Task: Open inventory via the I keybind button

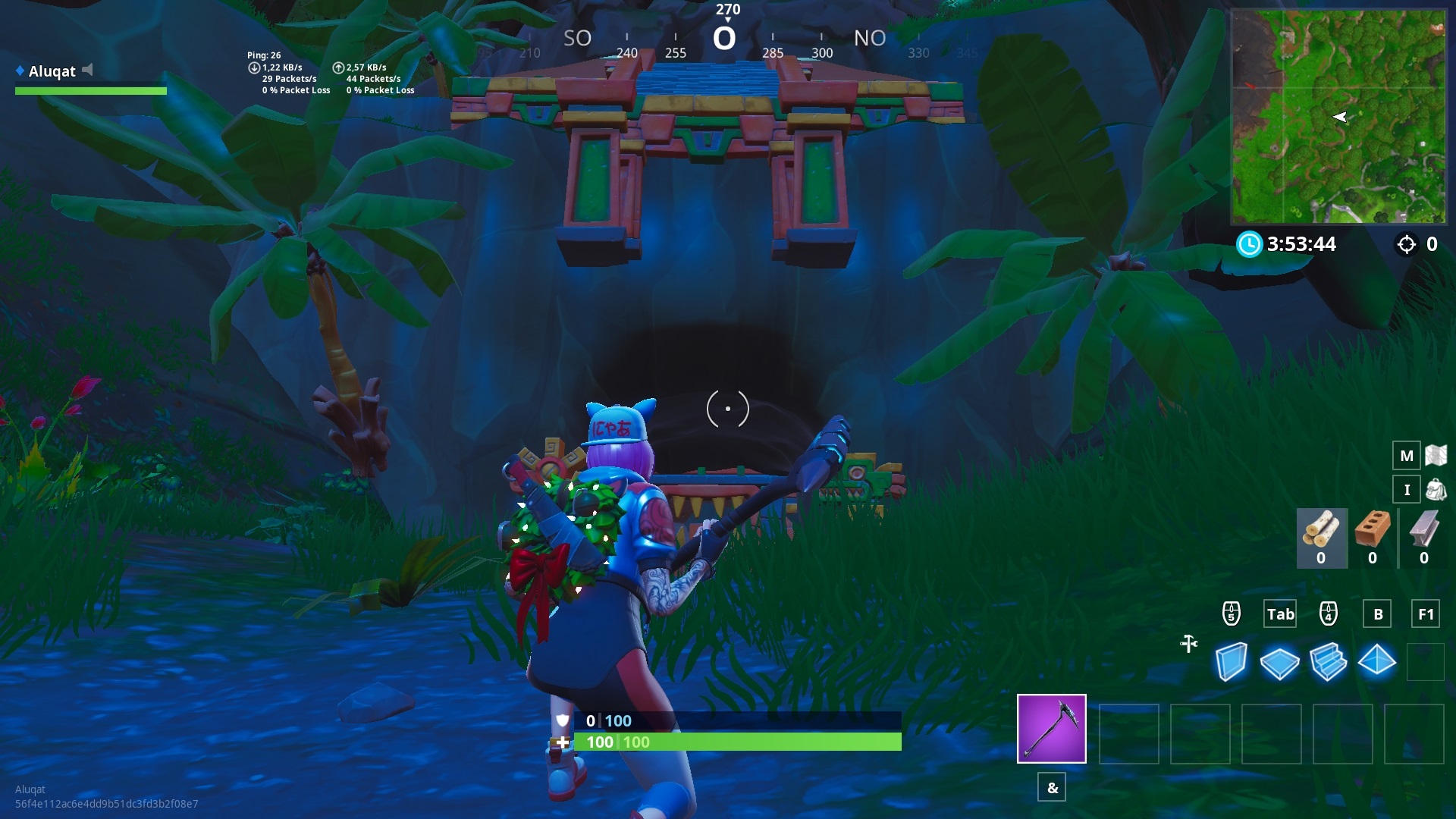Action: click(x=1407, y=489)
